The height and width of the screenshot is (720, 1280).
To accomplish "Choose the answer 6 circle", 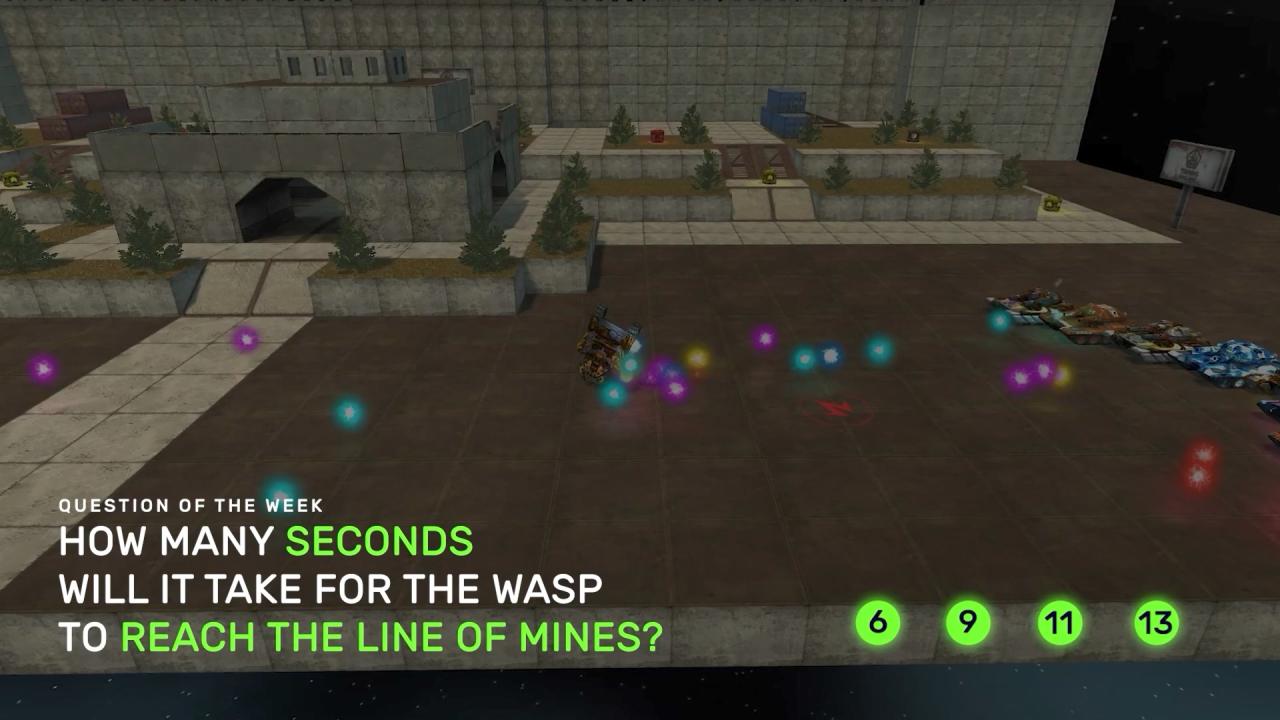I will point(877,623).
